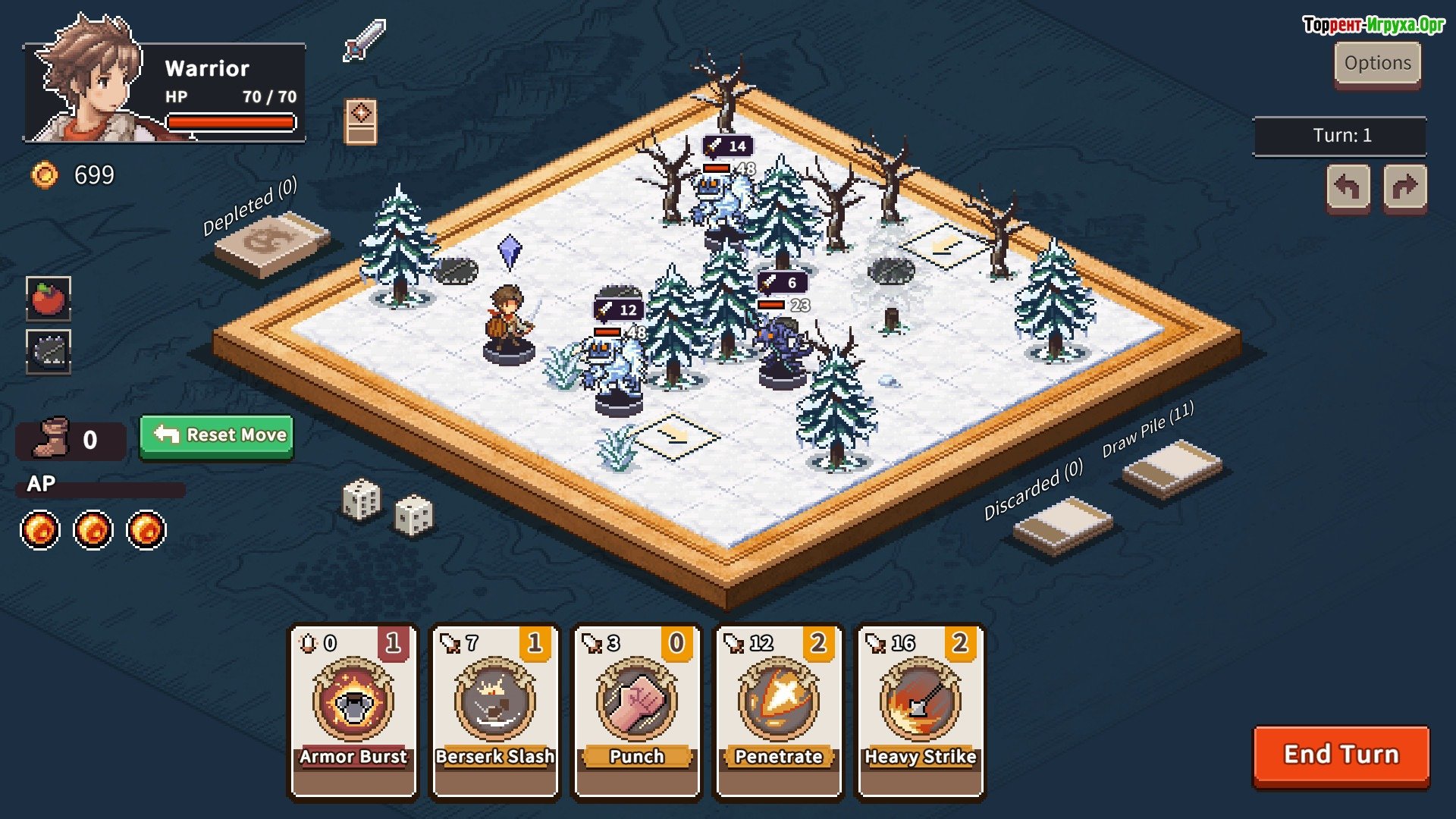
Task: Open the card deck icon below sword
Action: 361,121
